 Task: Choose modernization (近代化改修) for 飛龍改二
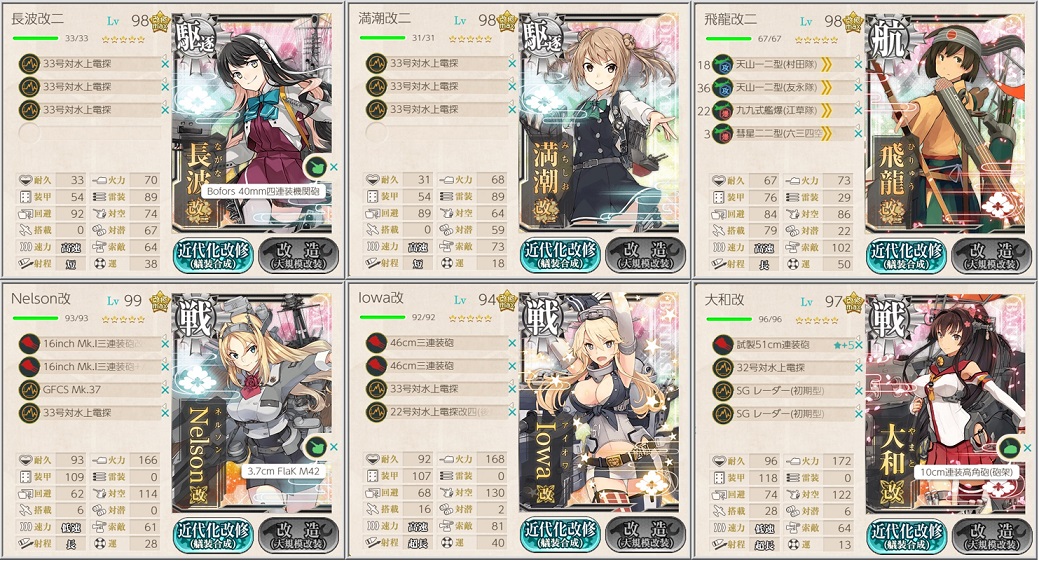click(x=906, y=255)
